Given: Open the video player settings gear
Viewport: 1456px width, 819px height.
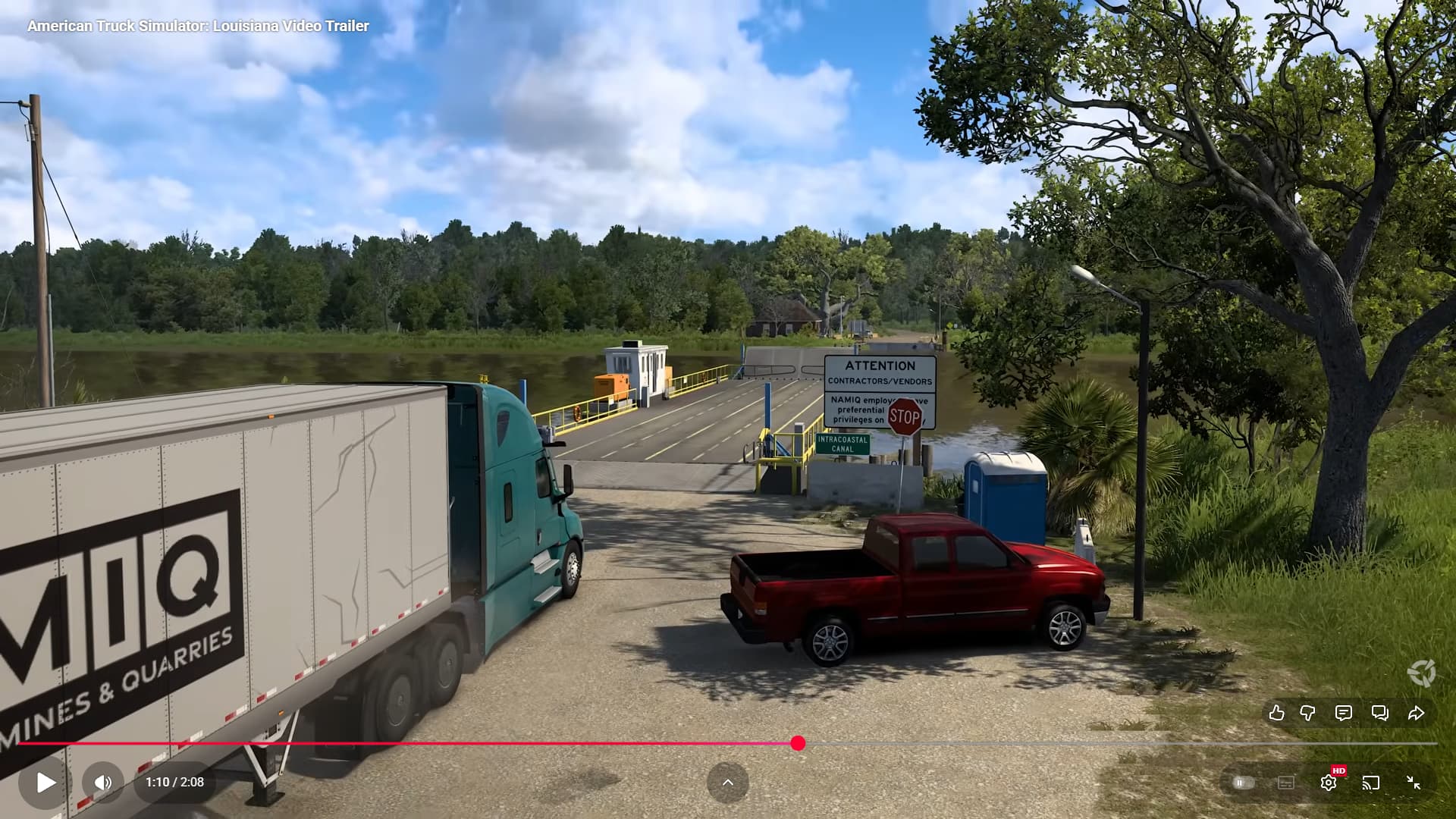Looking at the screenshot, I should tap(1328, 783).
